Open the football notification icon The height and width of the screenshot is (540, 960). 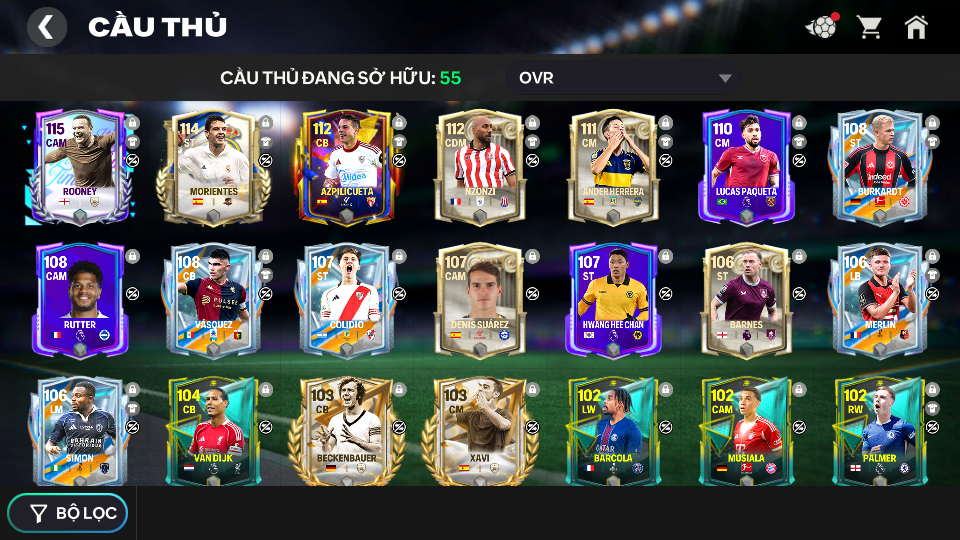click(x=821, y=27)
